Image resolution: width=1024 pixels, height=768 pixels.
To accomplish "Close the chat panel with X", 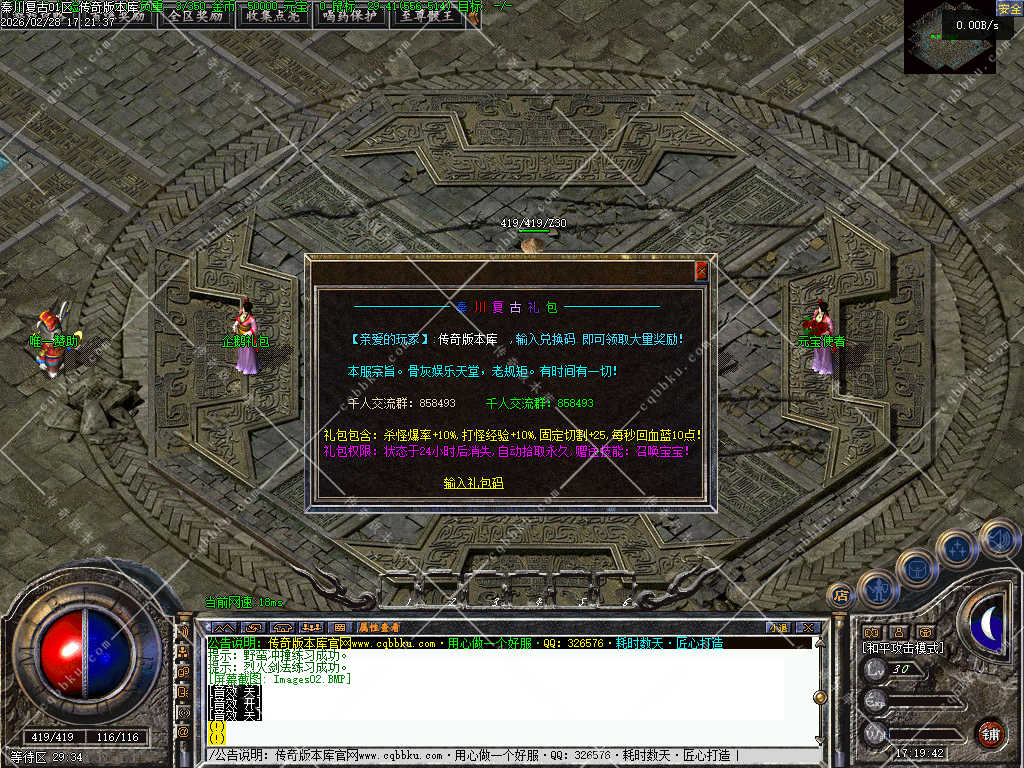I will tap(808, 627).
